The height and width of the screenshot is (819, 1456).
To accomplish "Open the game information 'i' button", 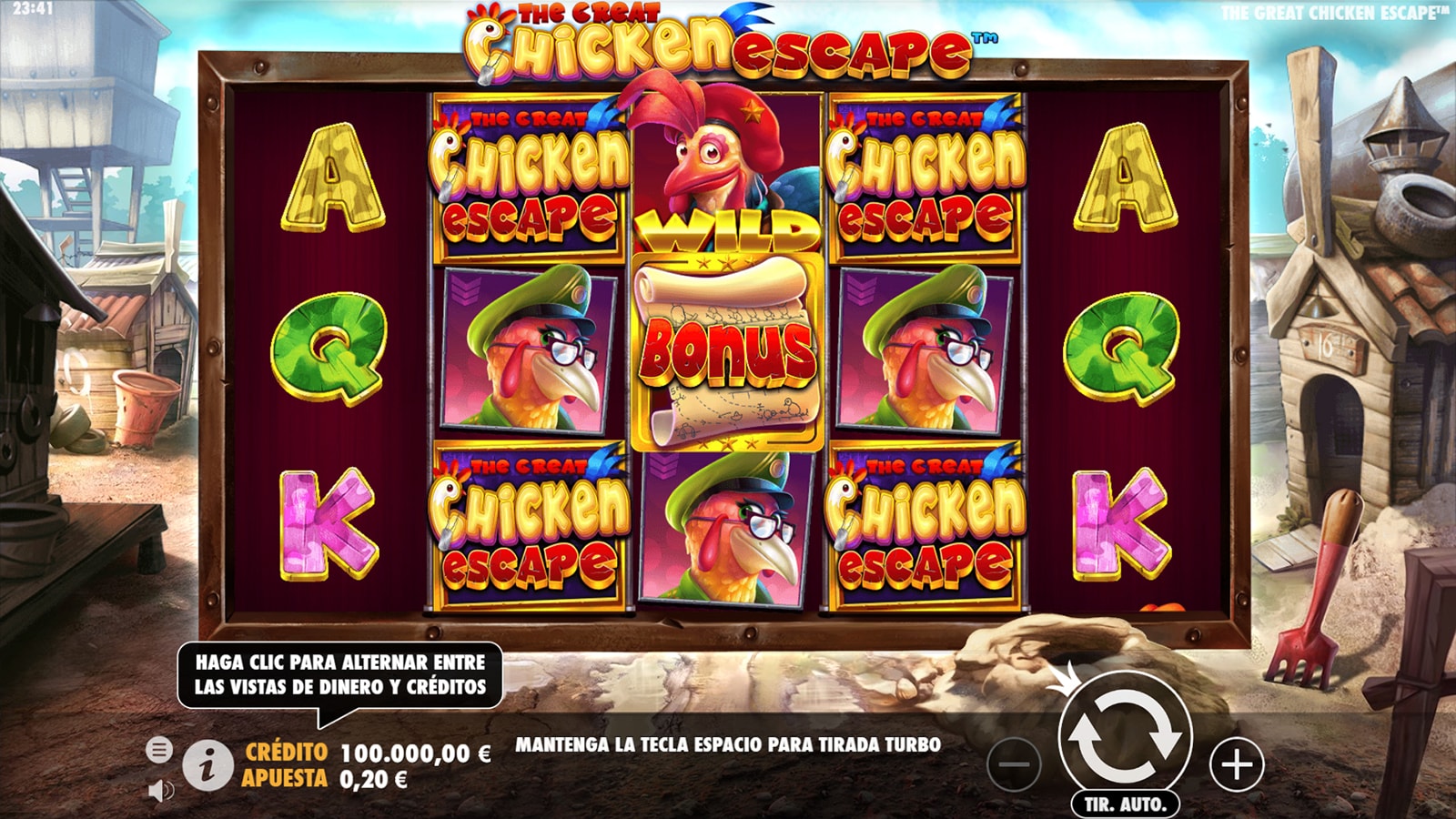I will (x=207, y=765).
